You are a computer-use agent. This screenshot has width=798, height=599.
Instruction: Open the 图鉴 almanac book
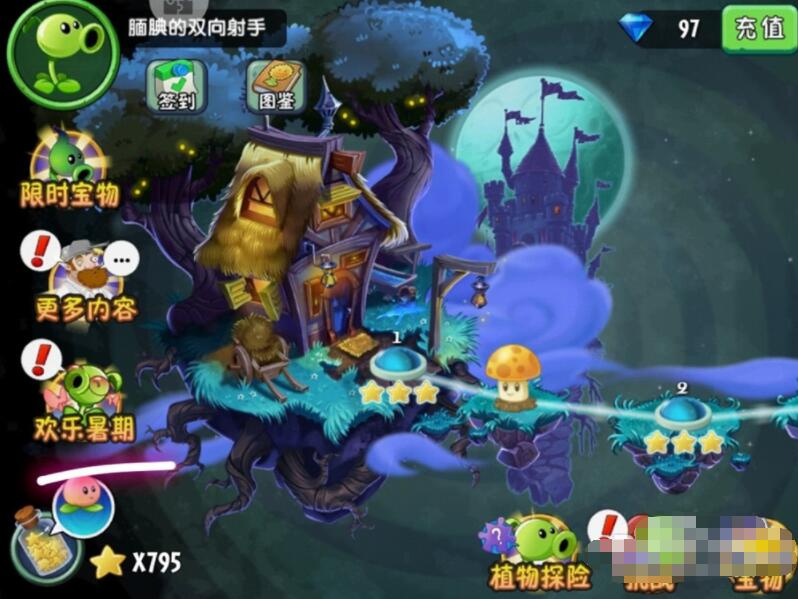coord(274,85)
